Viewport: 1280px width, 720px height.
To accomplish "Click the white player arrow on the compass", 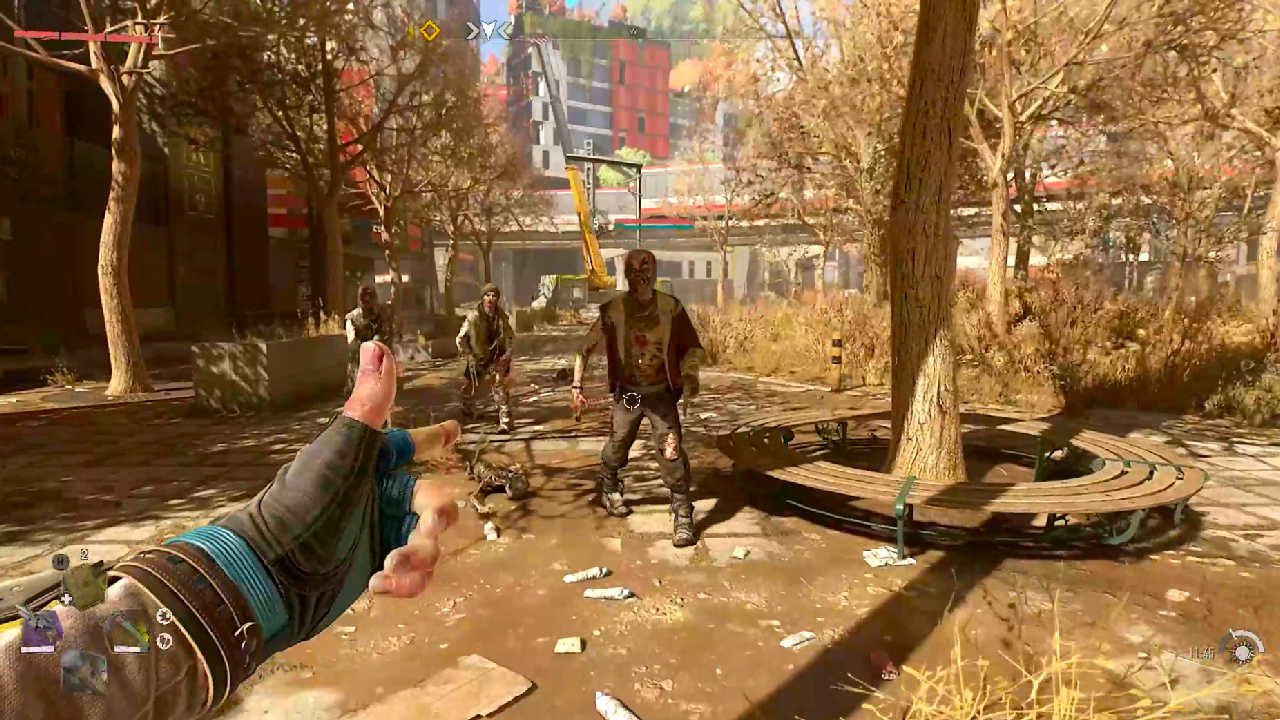I will tap(489, 29).
